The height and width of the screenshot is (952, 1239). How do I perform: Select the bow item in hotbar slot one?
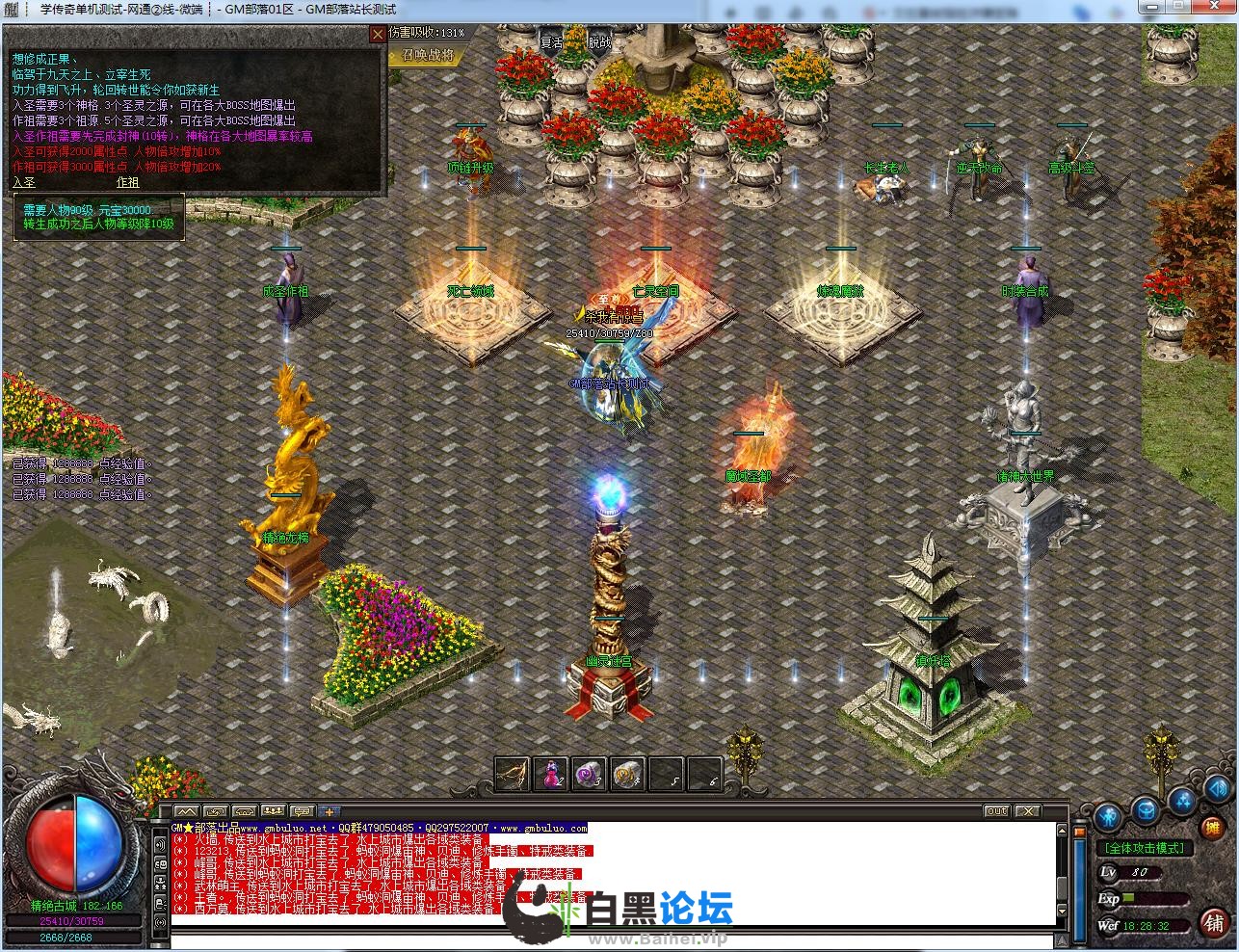tap(513, 773)
